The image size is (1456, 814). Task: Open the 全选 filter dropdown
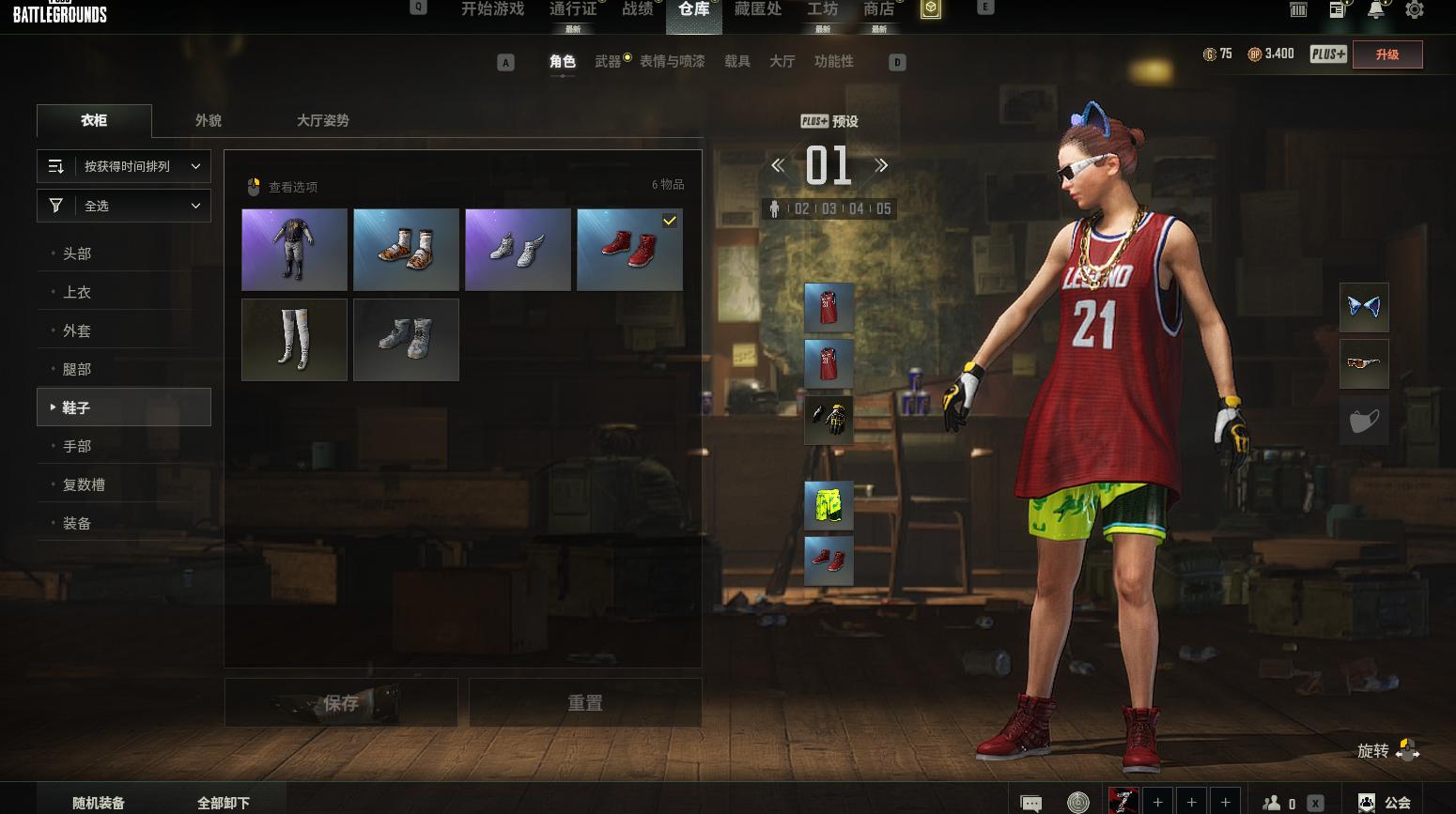pos(124,206)
